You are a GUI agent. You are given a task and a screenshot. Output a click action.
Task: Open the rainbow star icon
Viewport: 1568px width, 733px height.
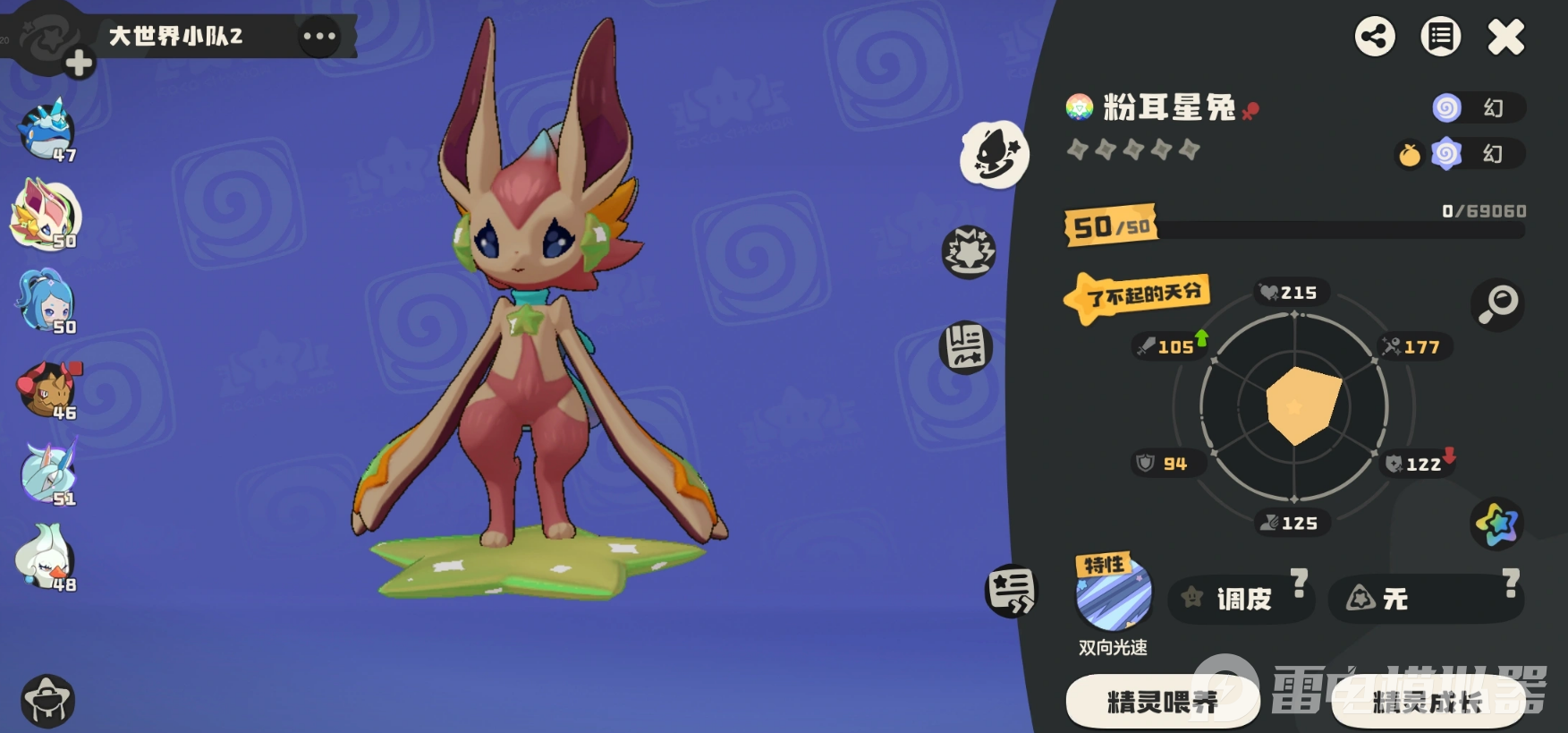click(1496, 524)
